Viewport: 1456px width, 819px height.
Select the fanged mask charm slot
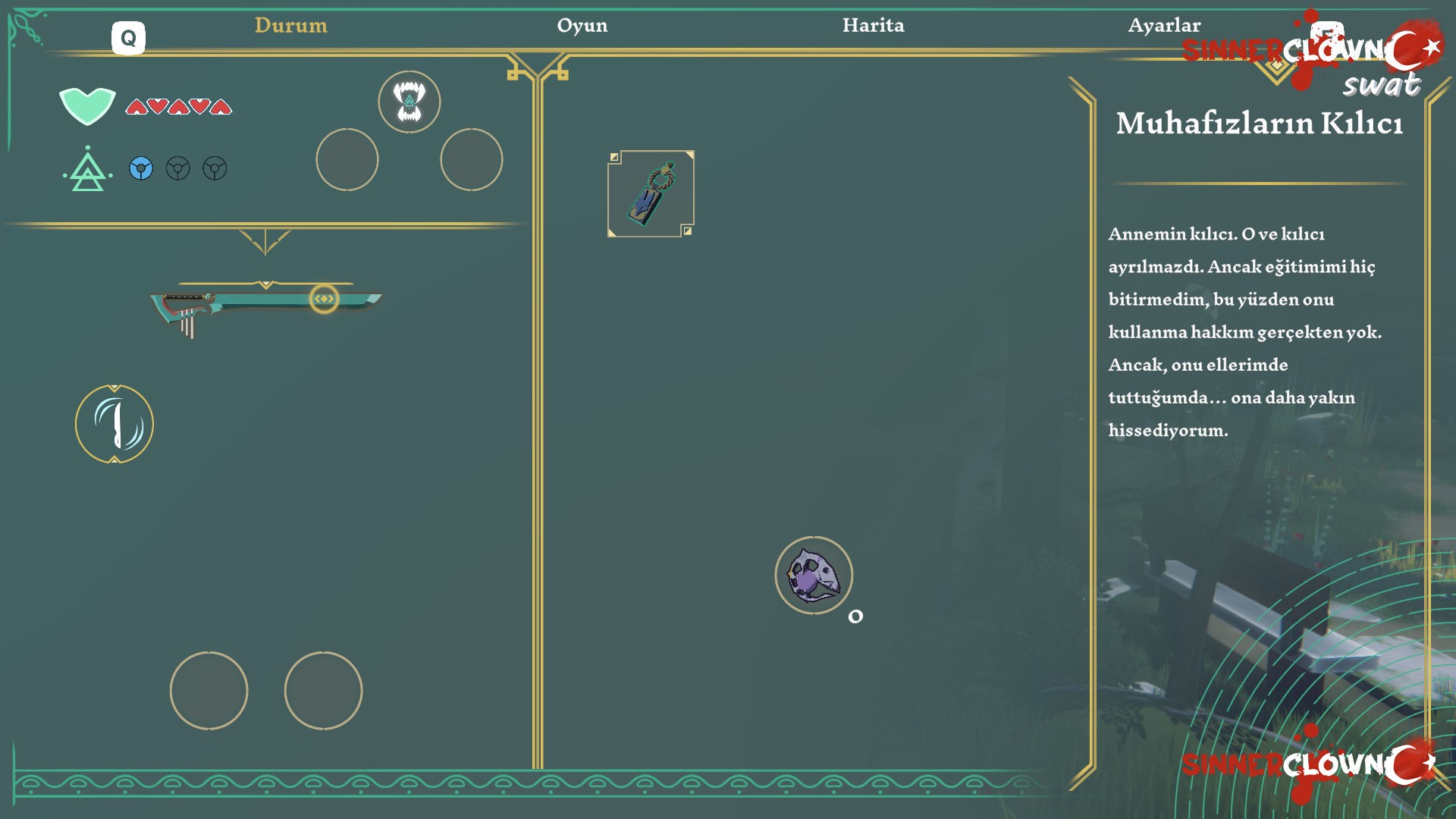(409, 102)
